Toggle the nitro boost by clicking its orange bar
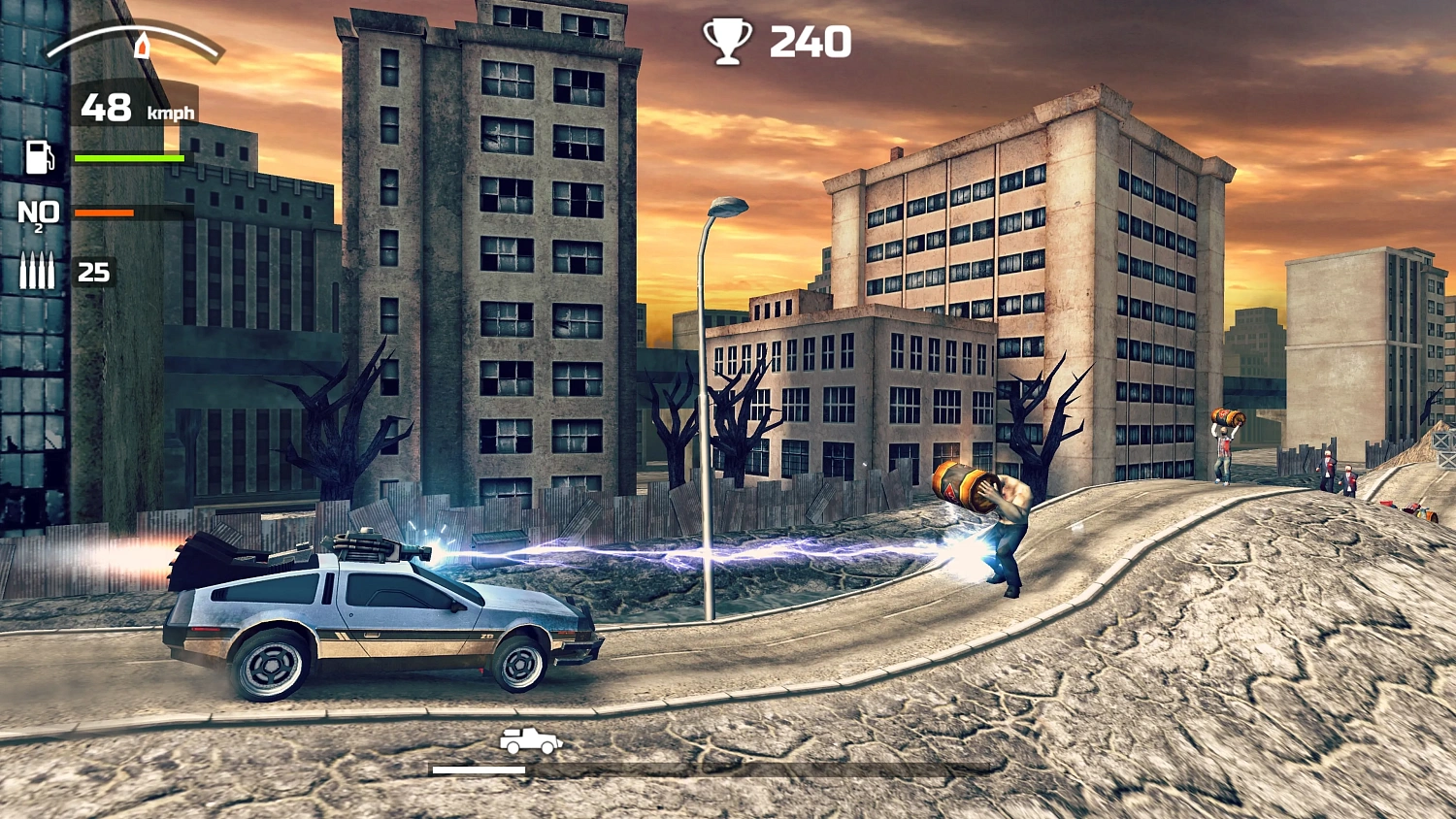Screen dimensions: 1456x819 pyautogui.click(x=102, y=212)
